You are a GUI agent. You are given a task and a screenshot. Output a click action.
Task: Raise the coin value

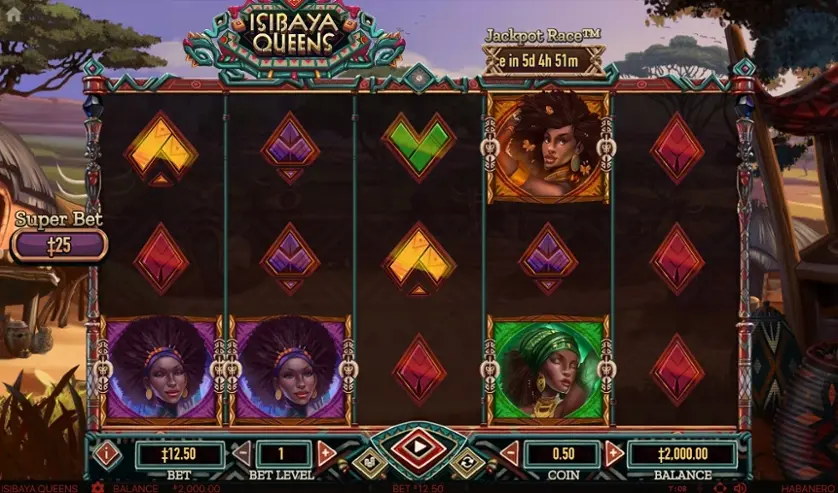point(614,454)
